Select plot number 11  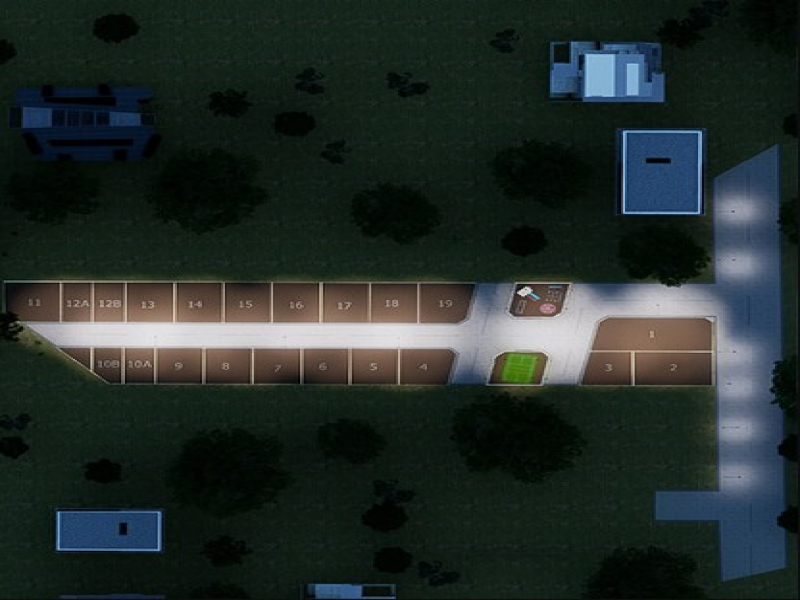click(x=34, y=303)
